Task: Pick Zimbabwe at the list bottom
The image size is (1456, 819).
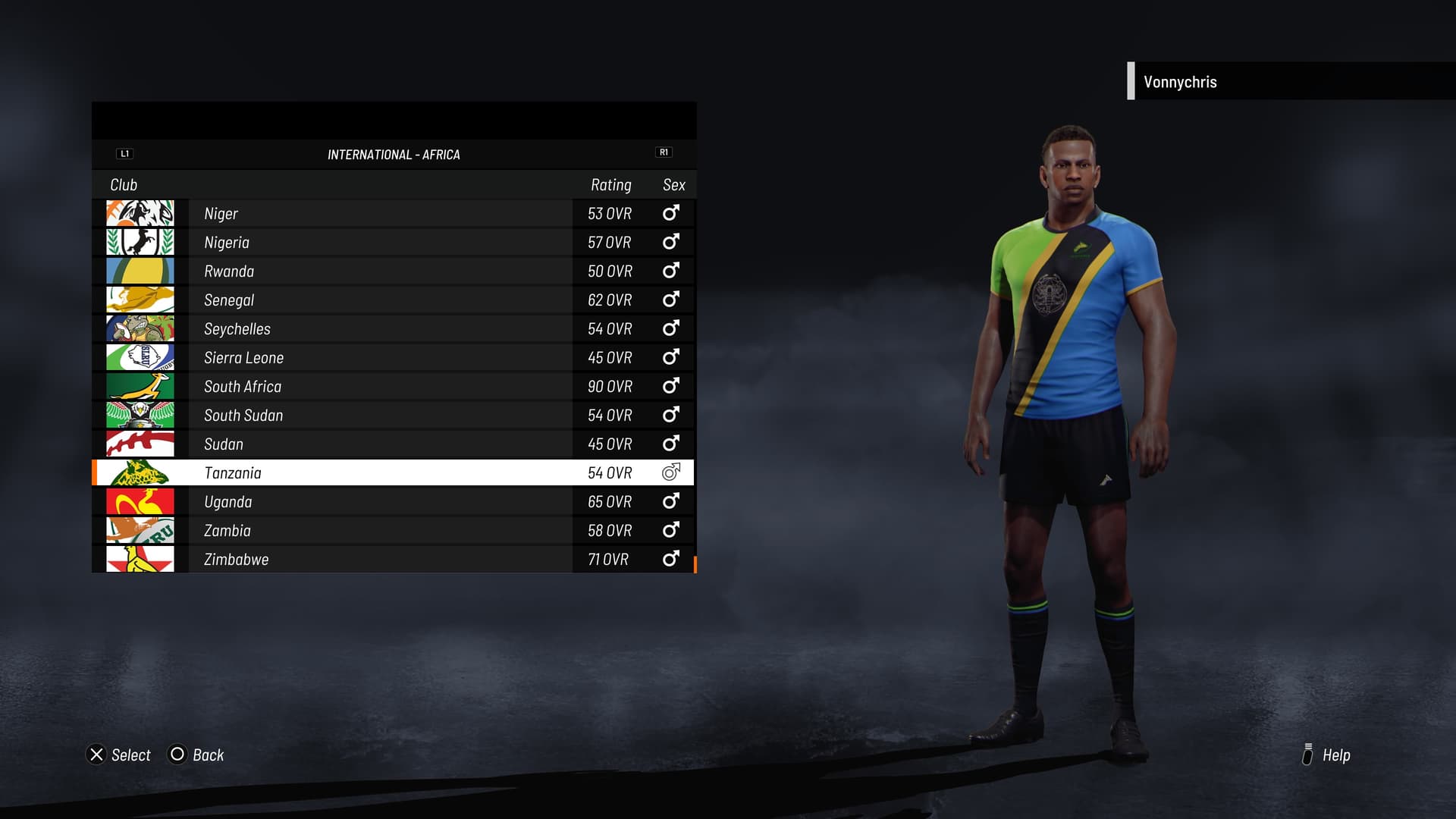Action: click(x=393, y=560)
